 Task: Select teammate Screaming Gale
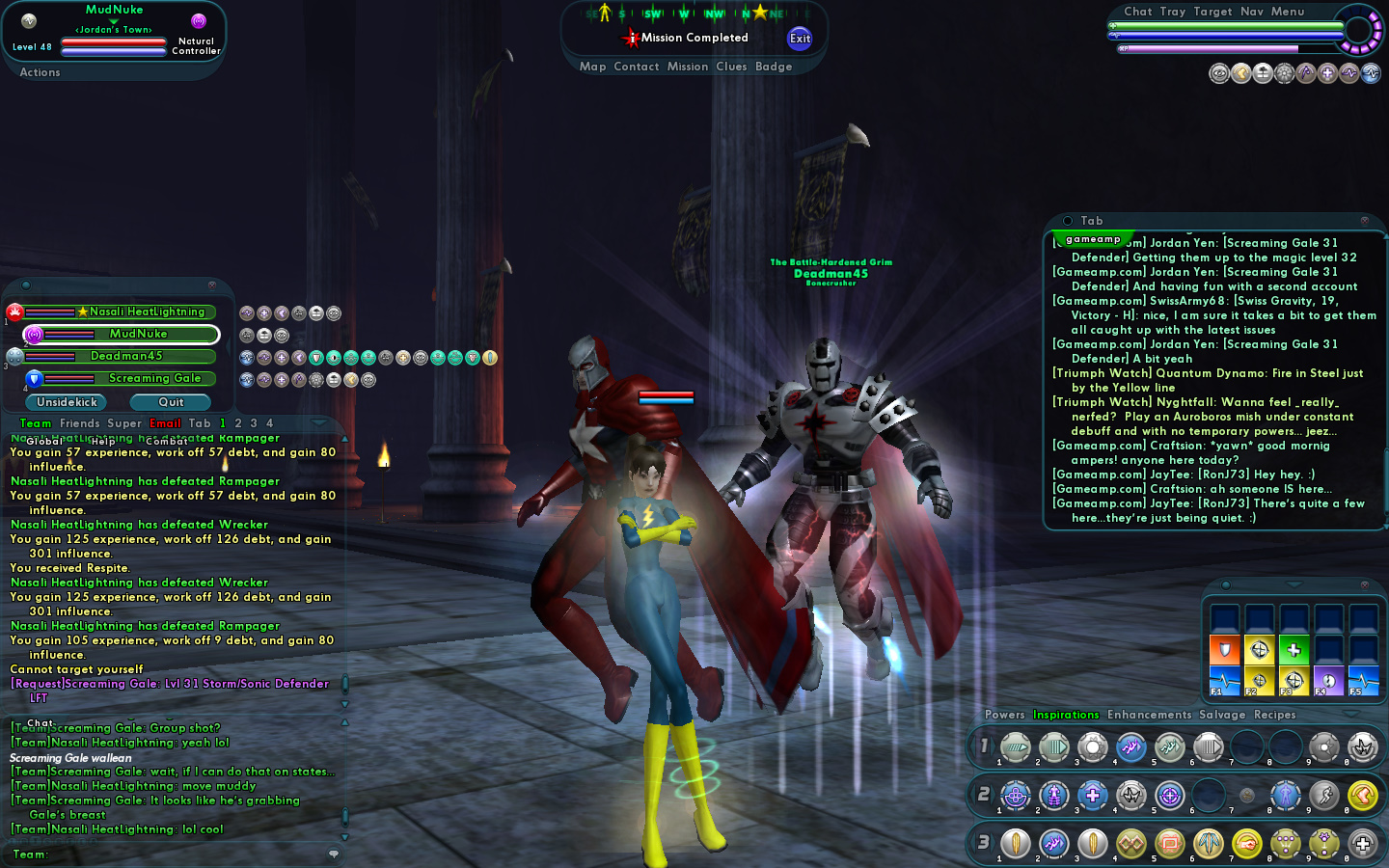click(x=154, y=378)
